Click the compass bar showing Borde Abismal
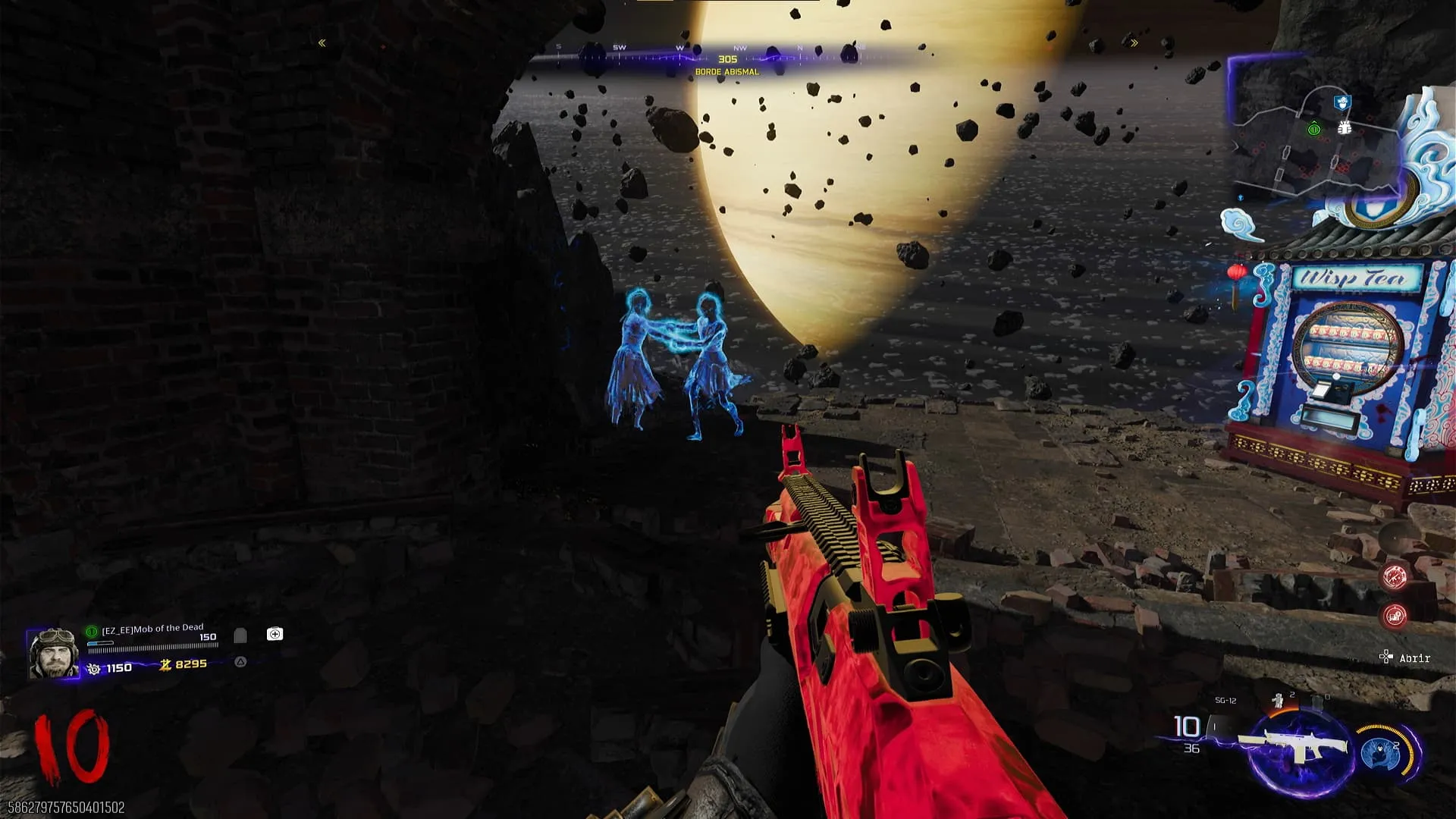This screenshot has height=819, width=1456. tap(726, 59)
